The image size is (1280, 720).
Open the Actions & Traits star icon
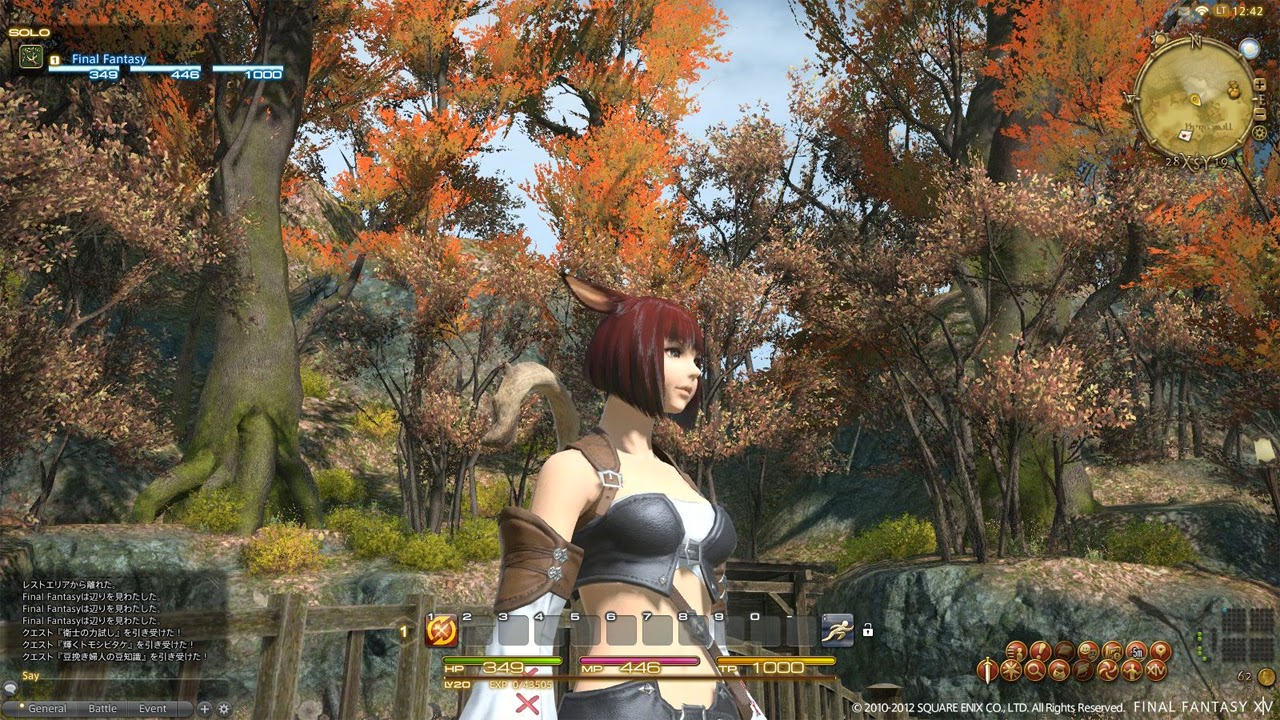[x=1012, y=668]
